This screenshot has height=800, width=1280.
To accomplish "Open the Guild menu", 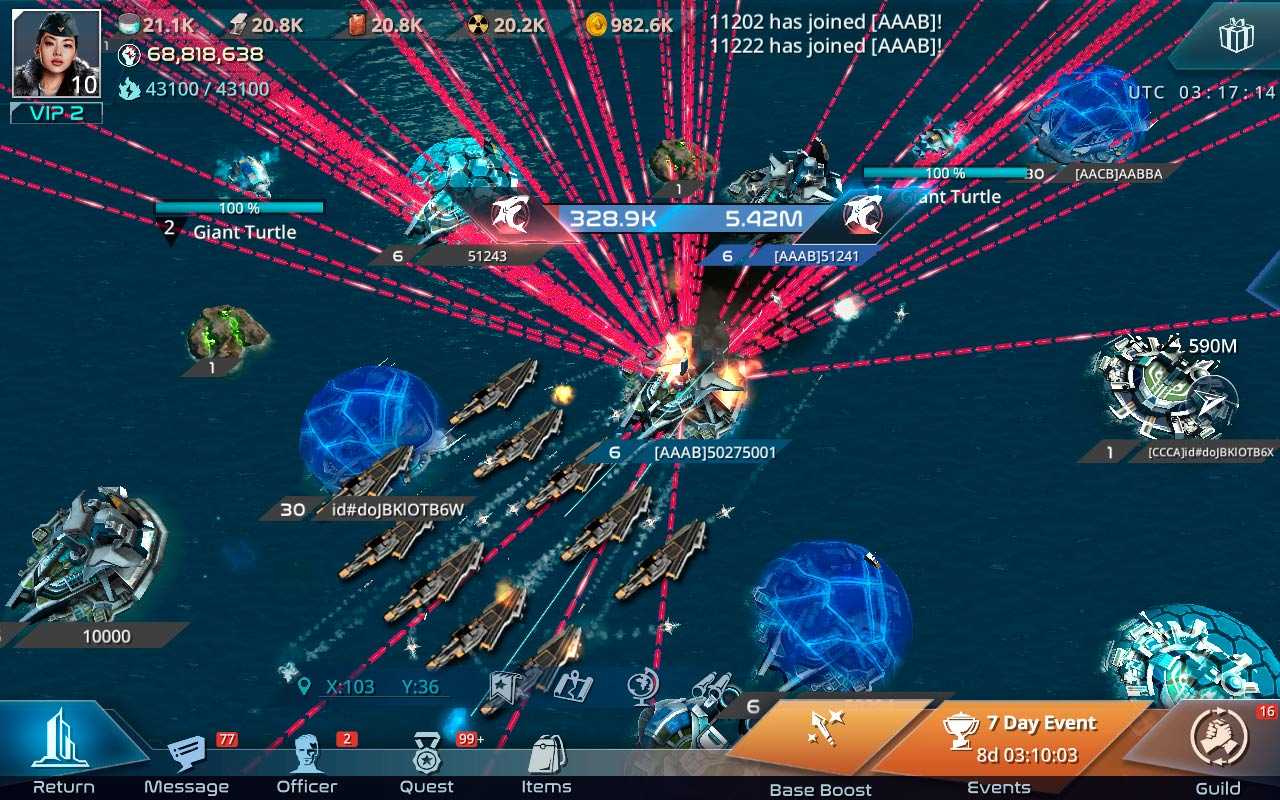I will [x=1218, y=742].
